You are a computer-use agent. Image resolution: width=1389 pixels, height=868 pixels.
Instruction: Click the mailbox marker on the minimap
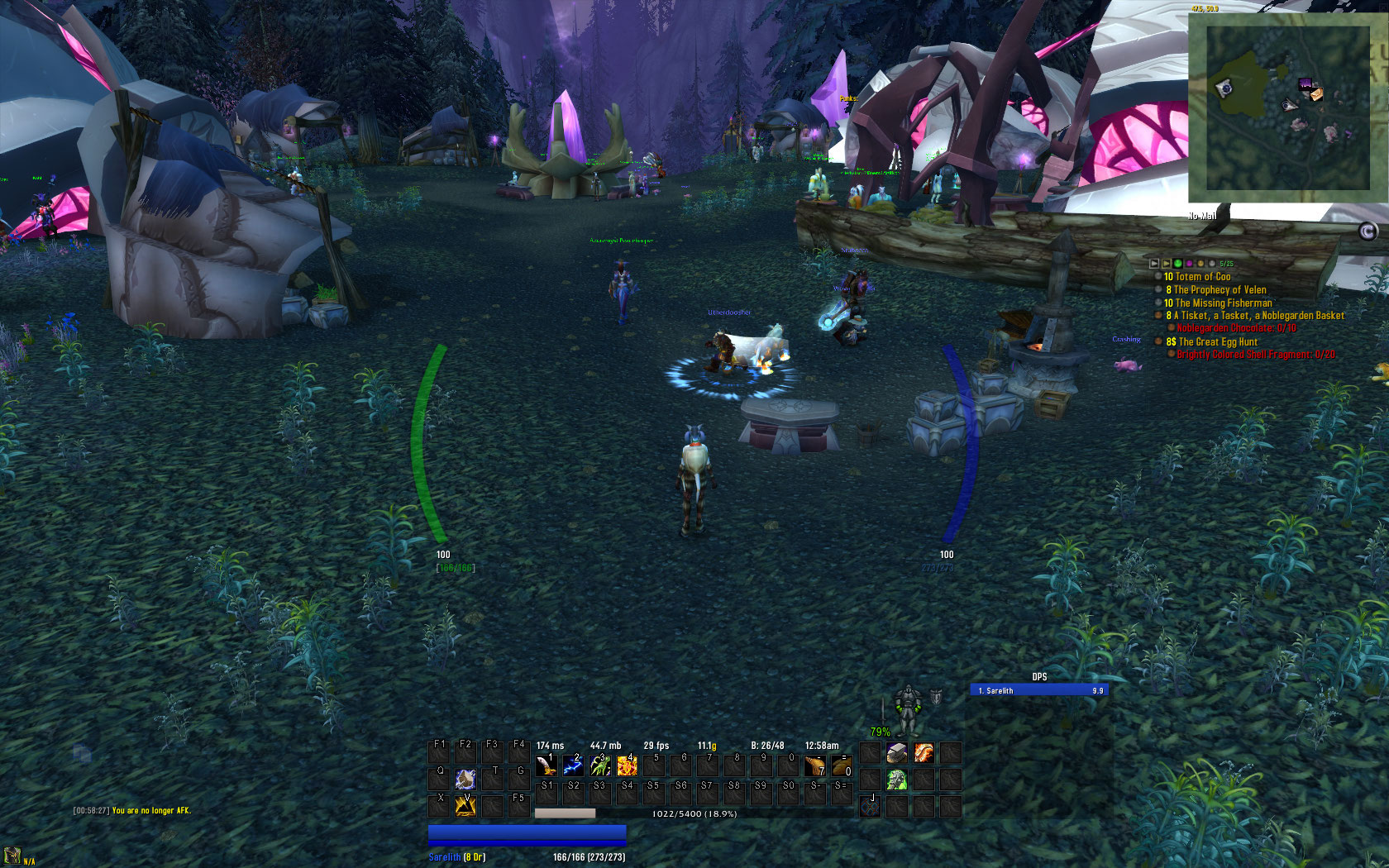pos(1315,94)
